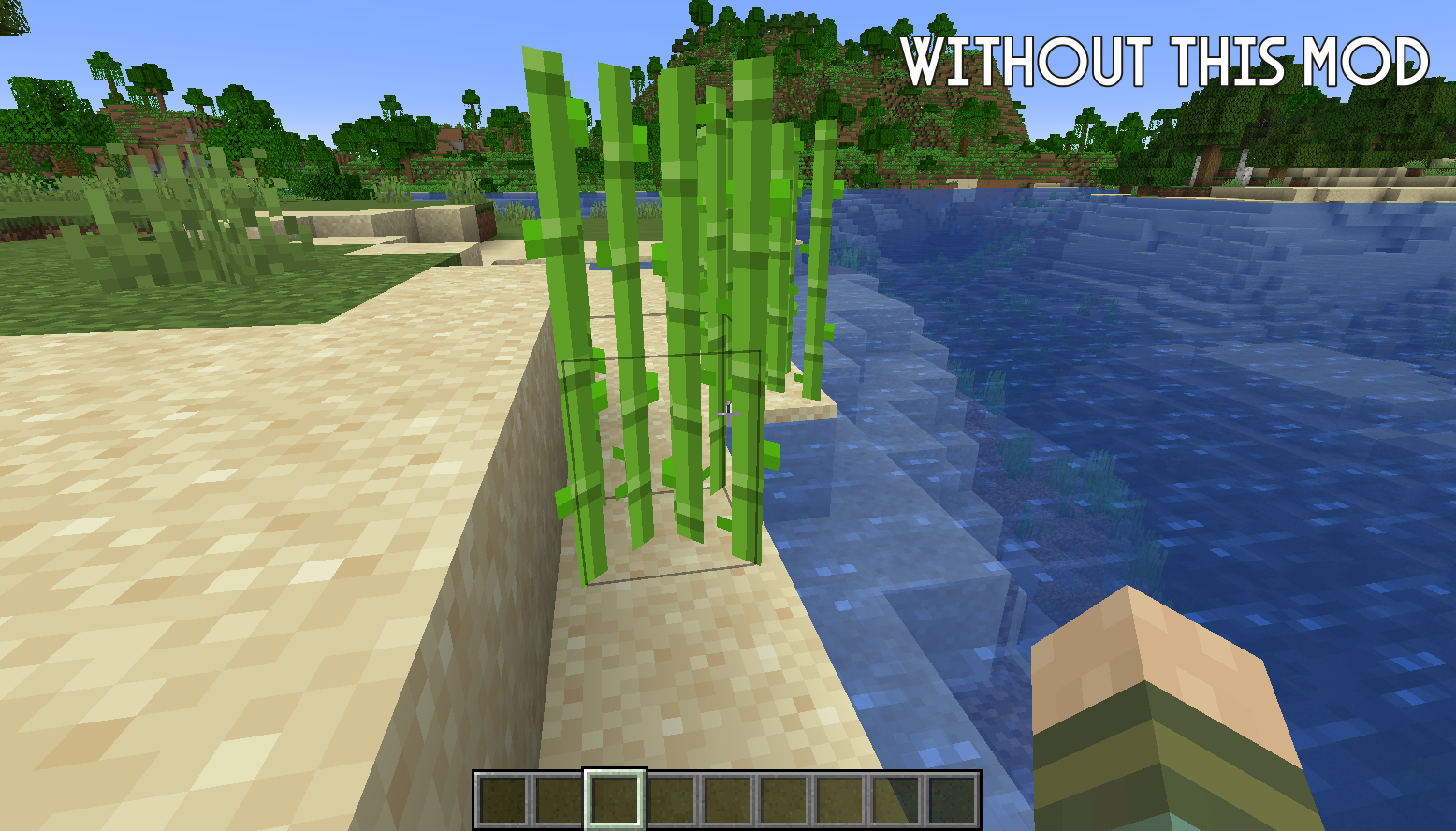The image size is (1456, 831).
Task: Select the rightmost hotbar slot
Action: 951,800
